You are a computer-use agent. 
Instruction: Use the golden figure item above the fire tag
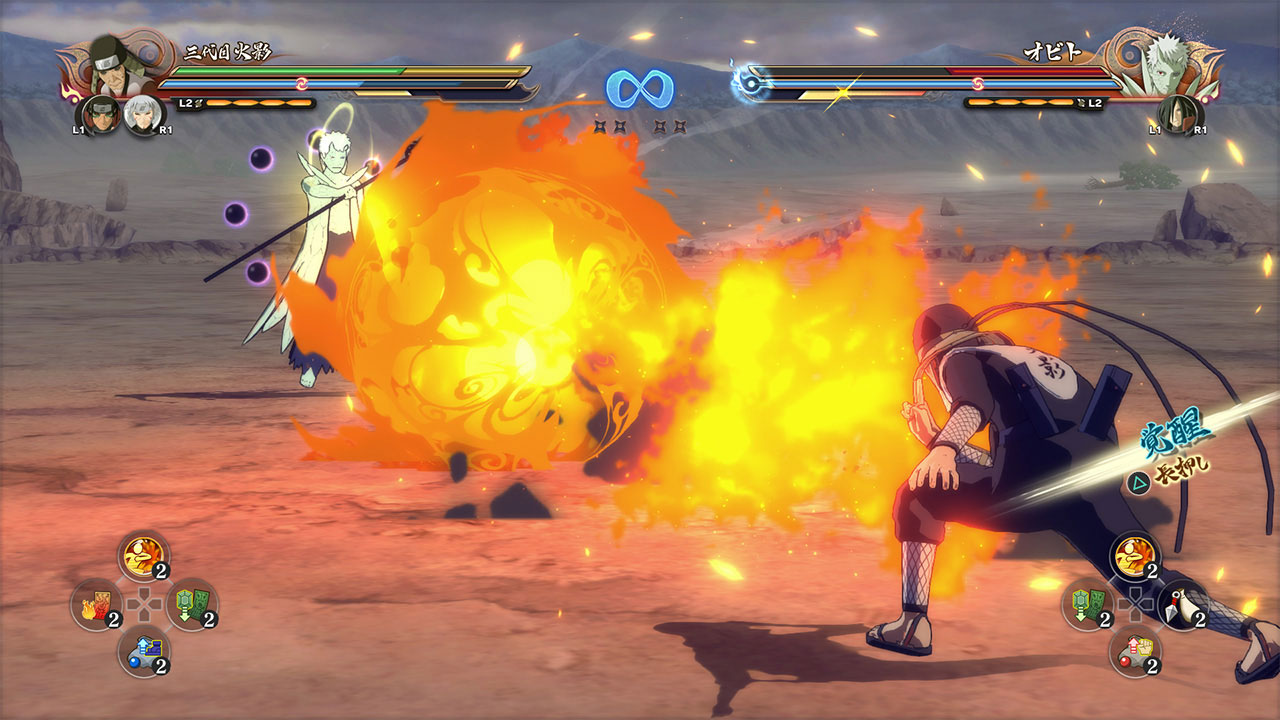[144, 556]
